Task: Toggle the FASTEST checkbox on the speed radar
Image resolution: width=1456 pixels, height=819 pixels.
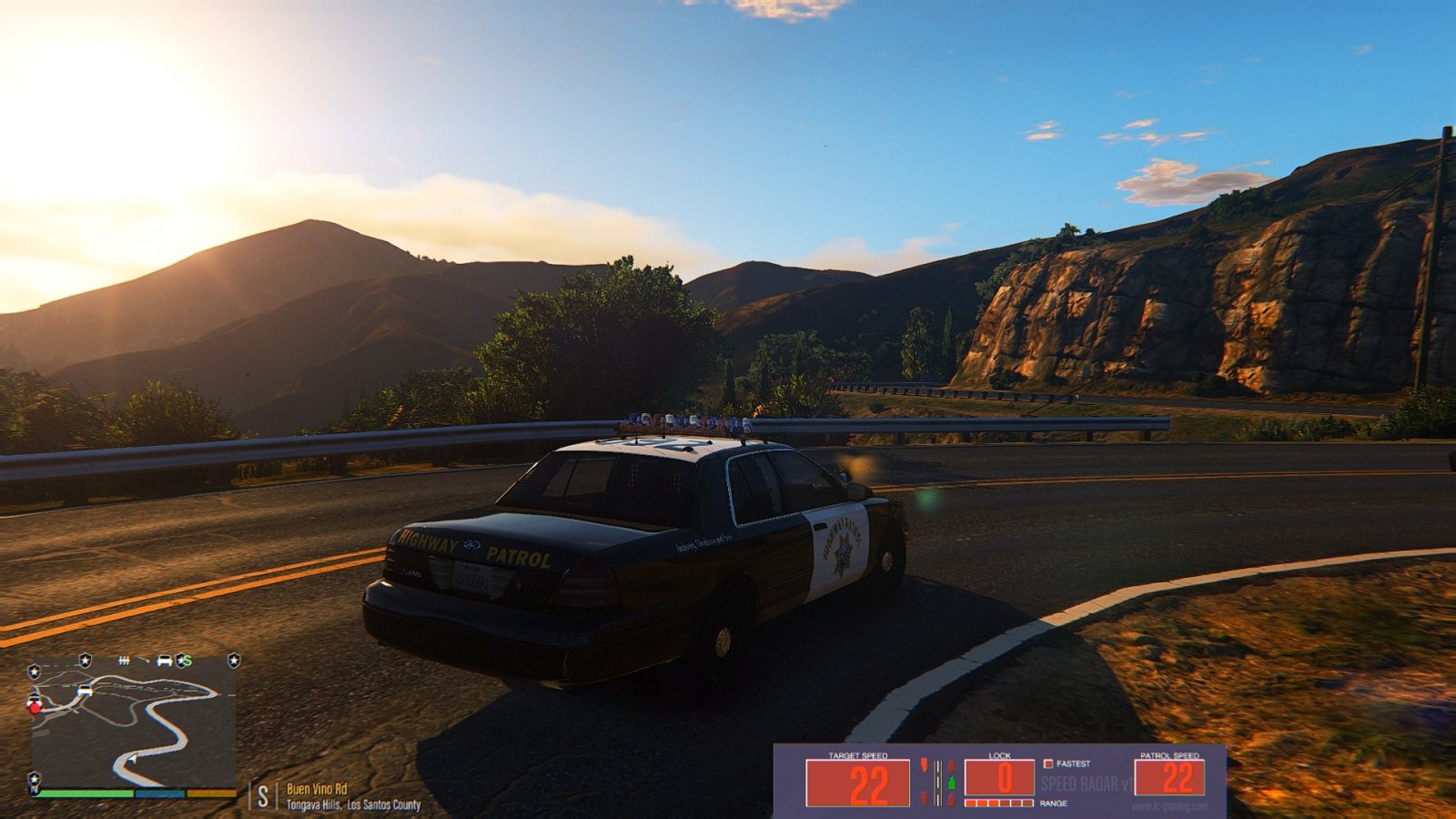Action: pyautogui.click(x=1048, y=763)
